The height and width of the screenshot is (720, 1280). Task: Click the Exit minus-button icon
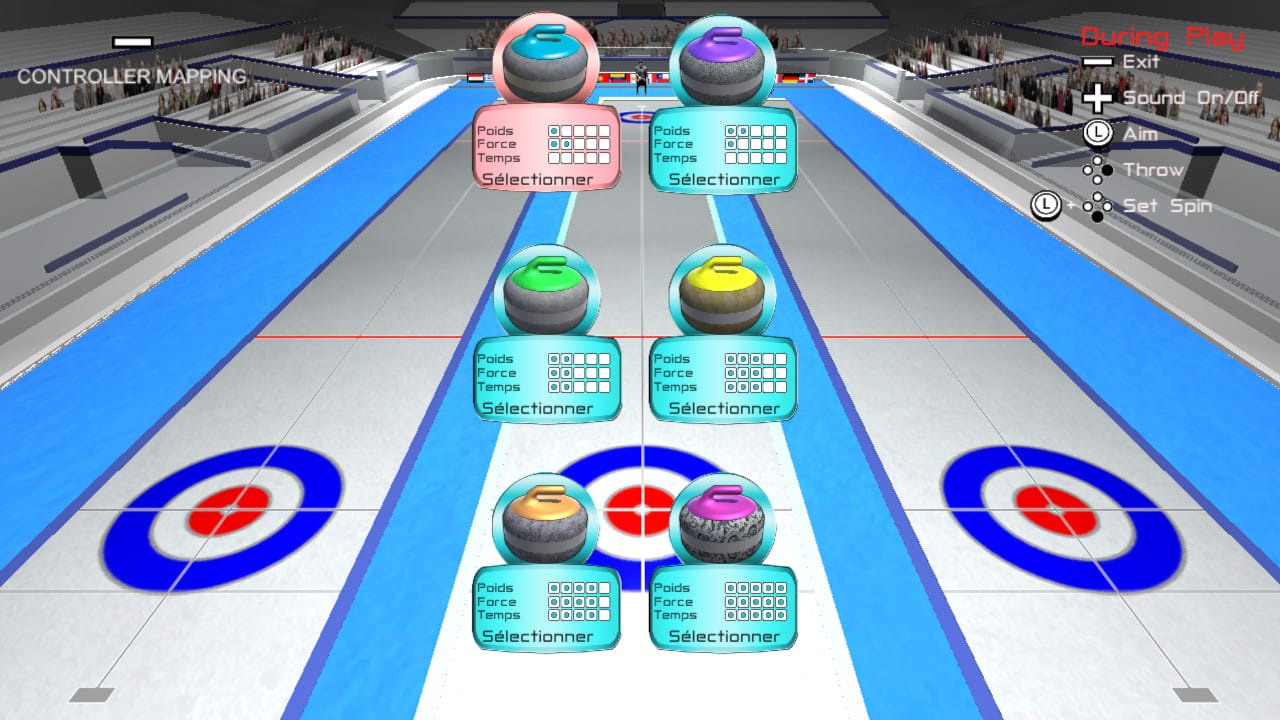tap(1097, 62)
